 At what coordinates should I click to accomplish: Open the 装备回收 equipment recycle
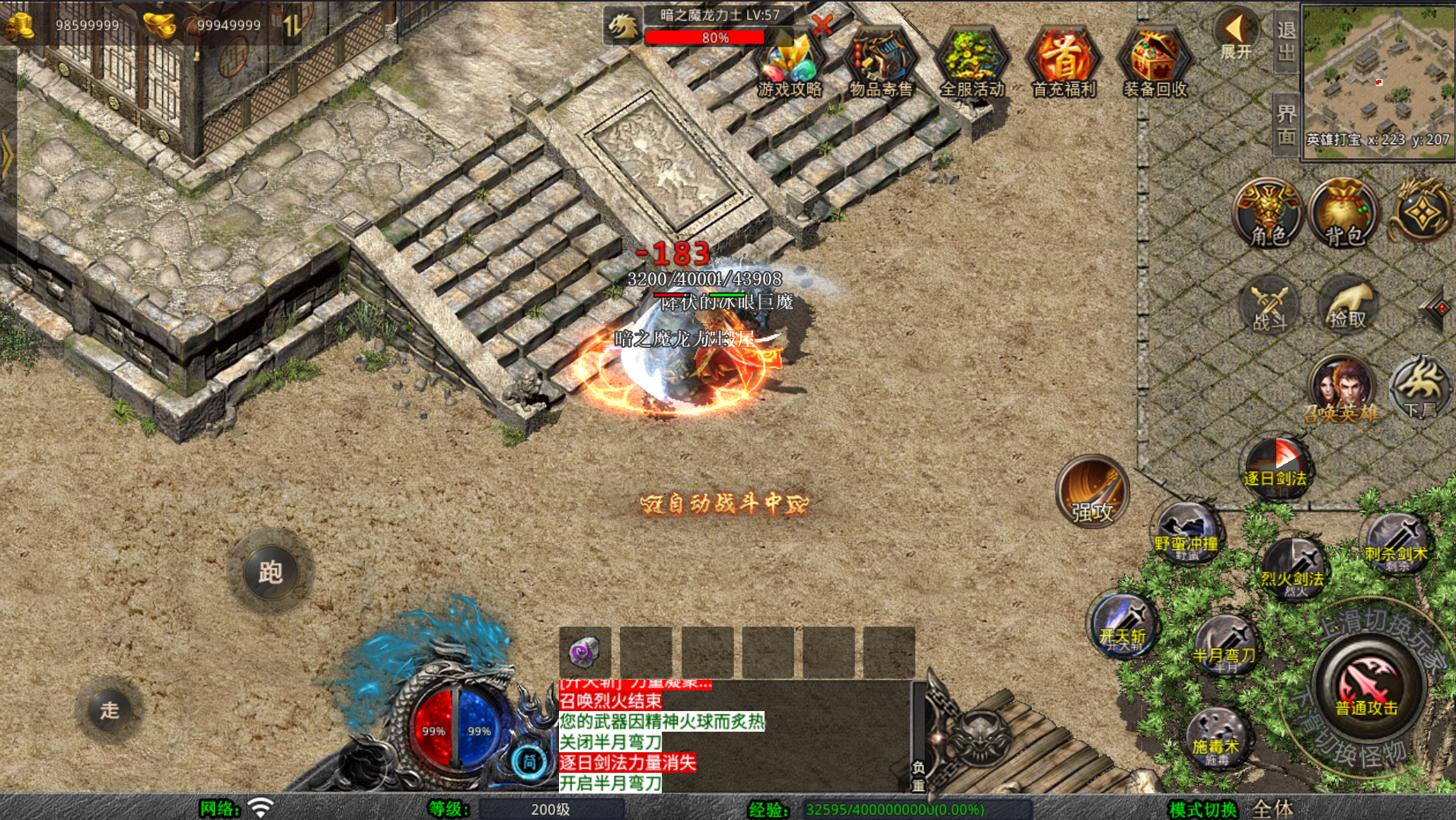coord(1155,64)
